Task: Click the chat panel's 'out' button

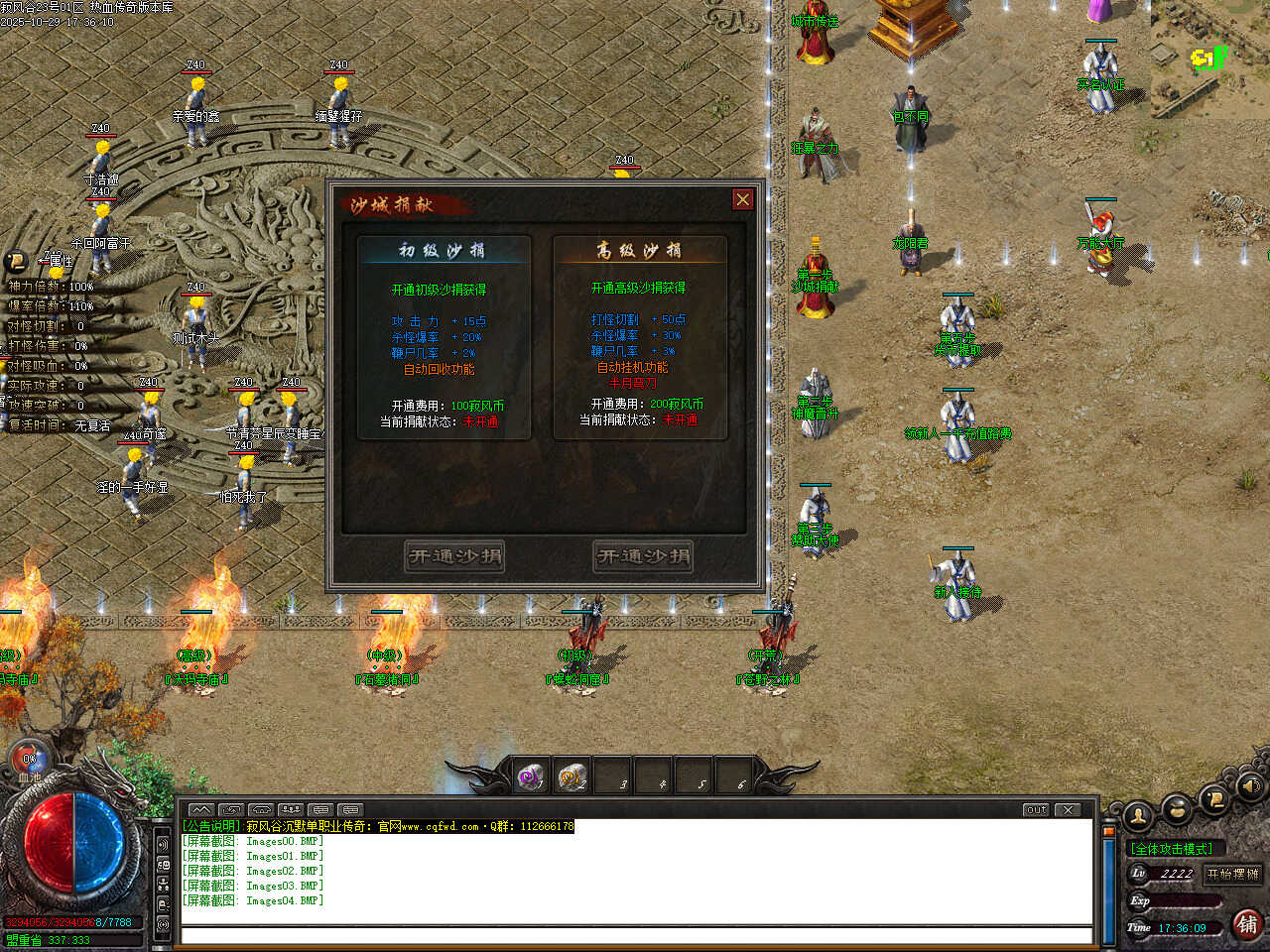Action: click(1036, 810)
